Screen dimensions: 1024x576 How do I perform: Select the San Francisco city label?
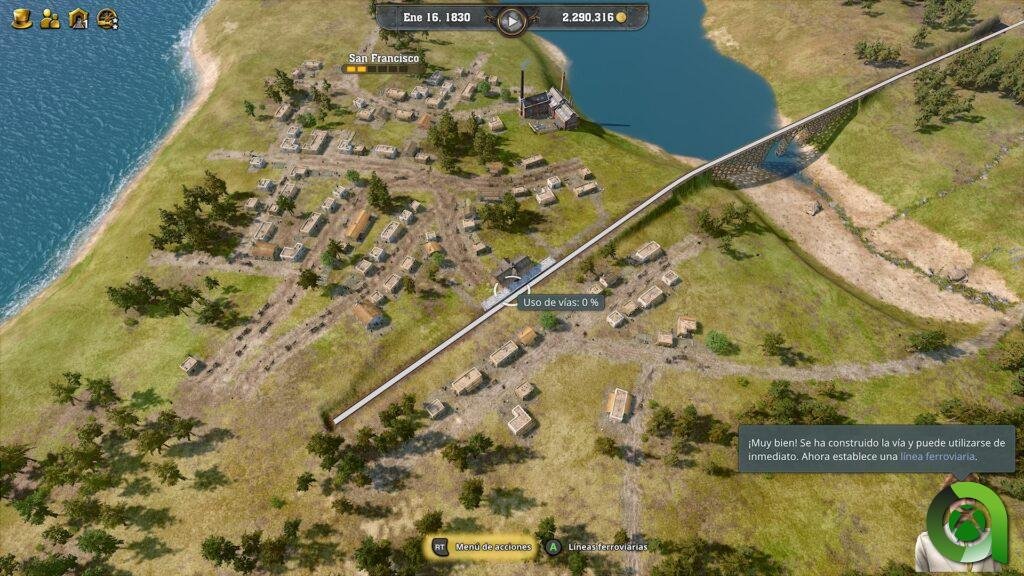tap(383, 59)
